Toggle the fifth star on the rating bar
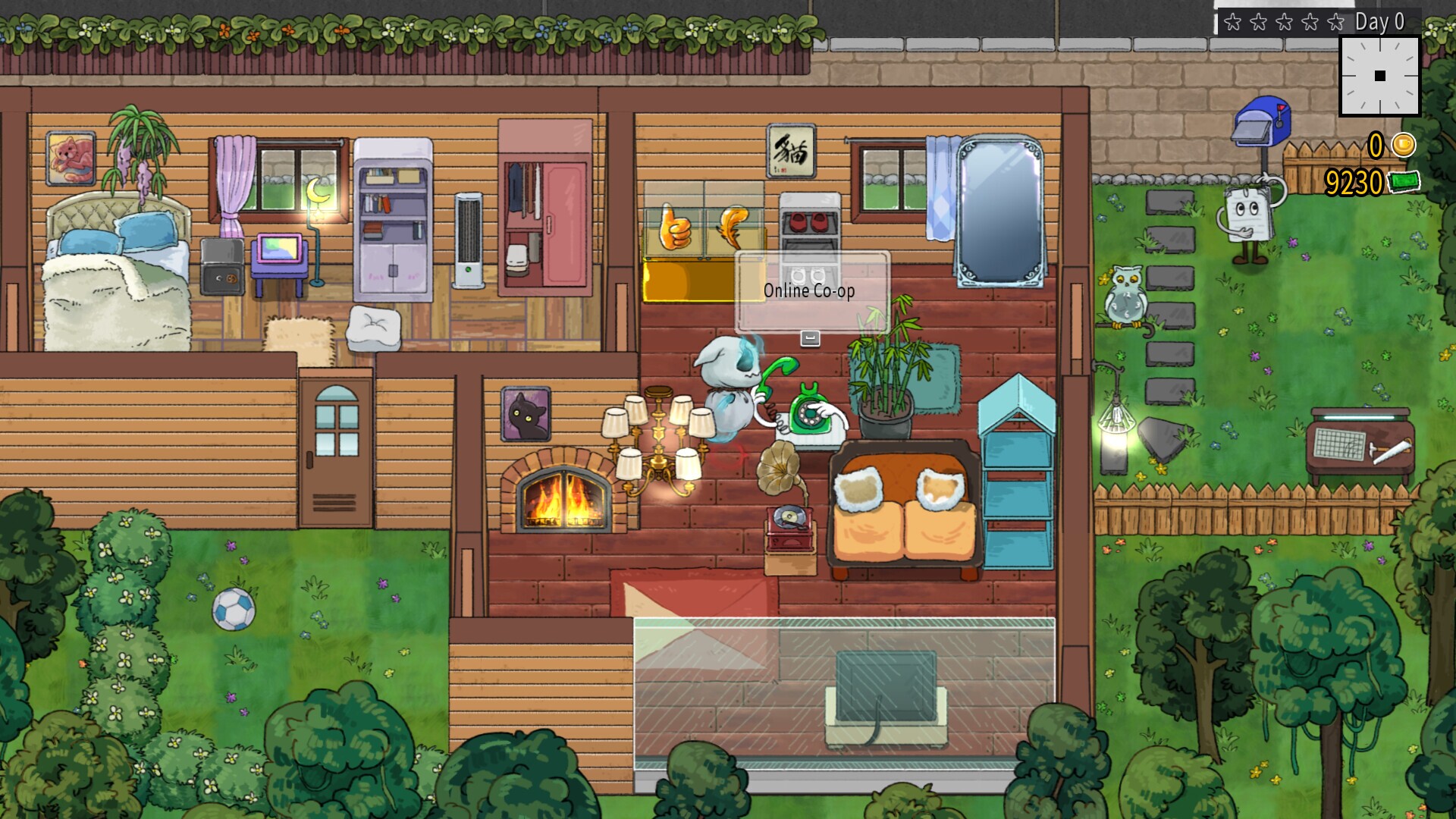The height and width of the screenshot is (819, 1456). (x=1335, y=22)
